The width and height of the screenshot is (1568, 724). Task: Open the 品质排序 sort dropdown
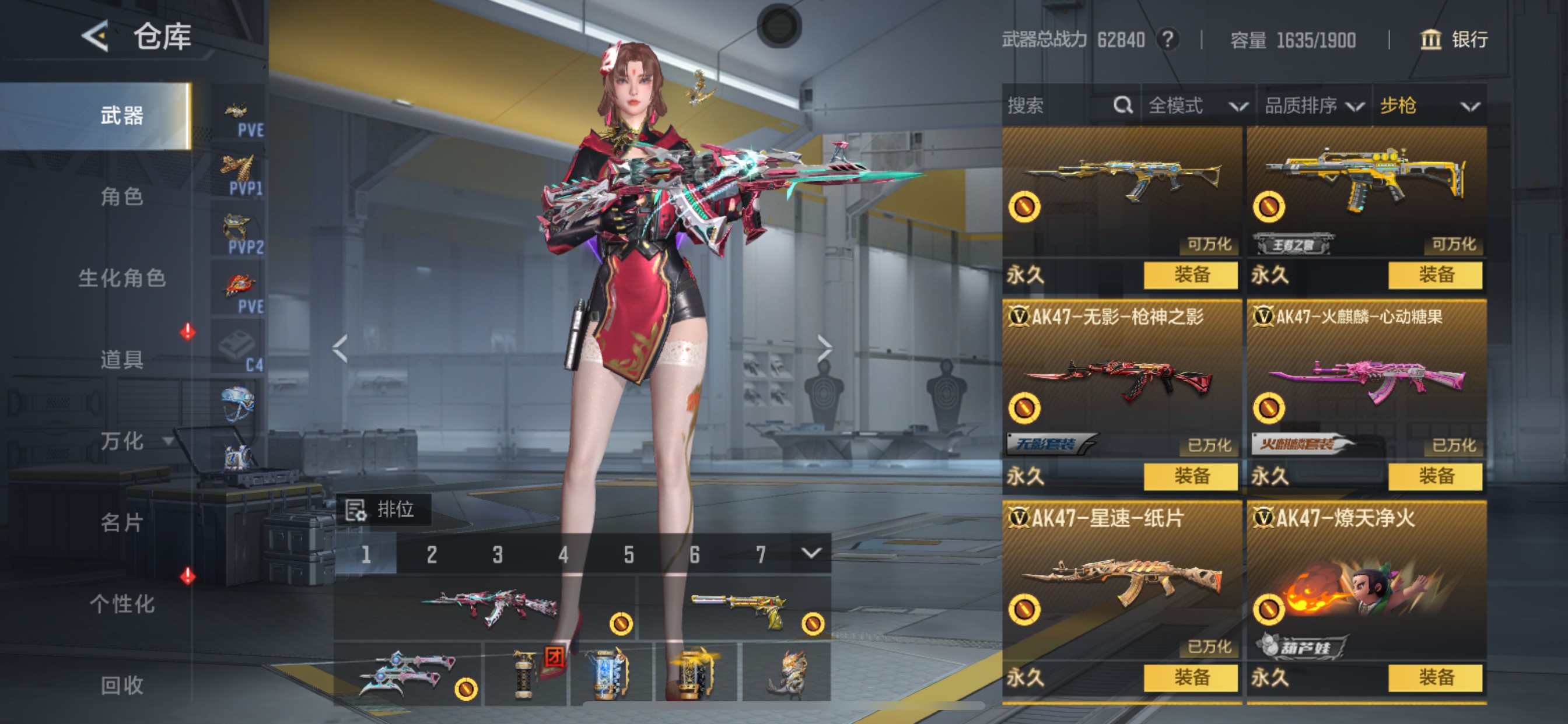pos(1313,106)
